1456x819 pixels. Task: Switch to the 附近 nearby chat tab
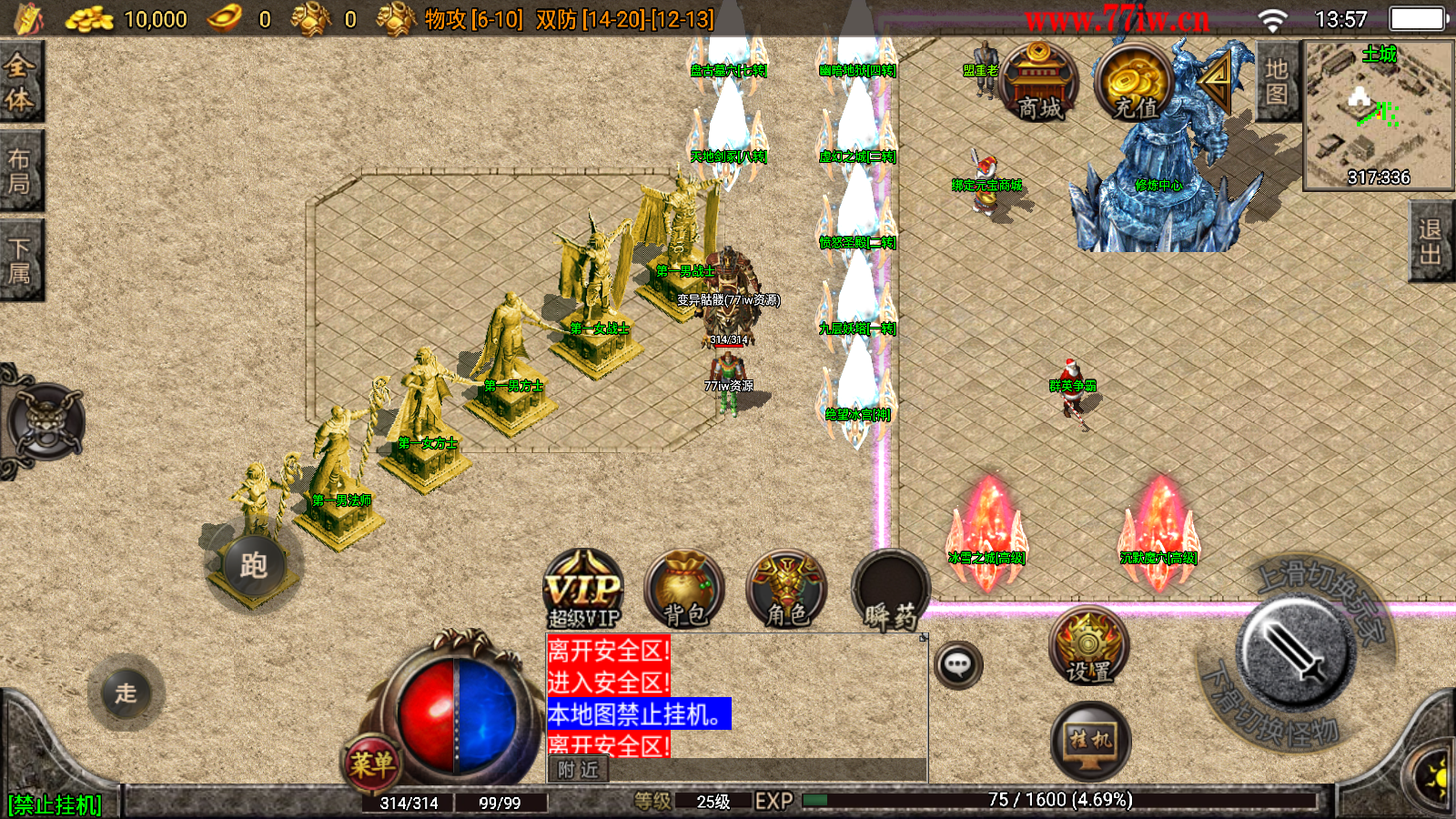click(579, 770)
